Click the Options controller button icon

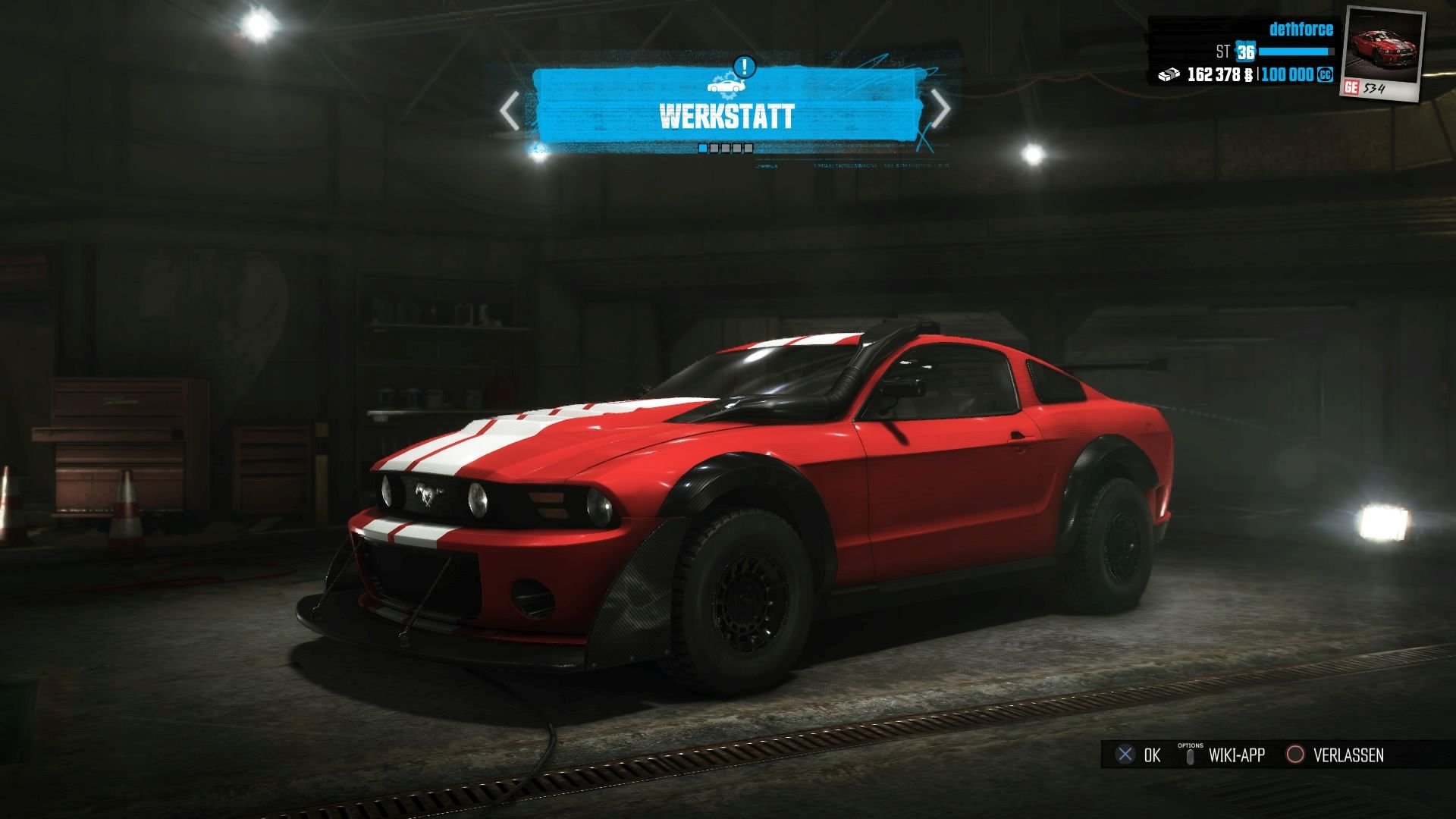1191,755
